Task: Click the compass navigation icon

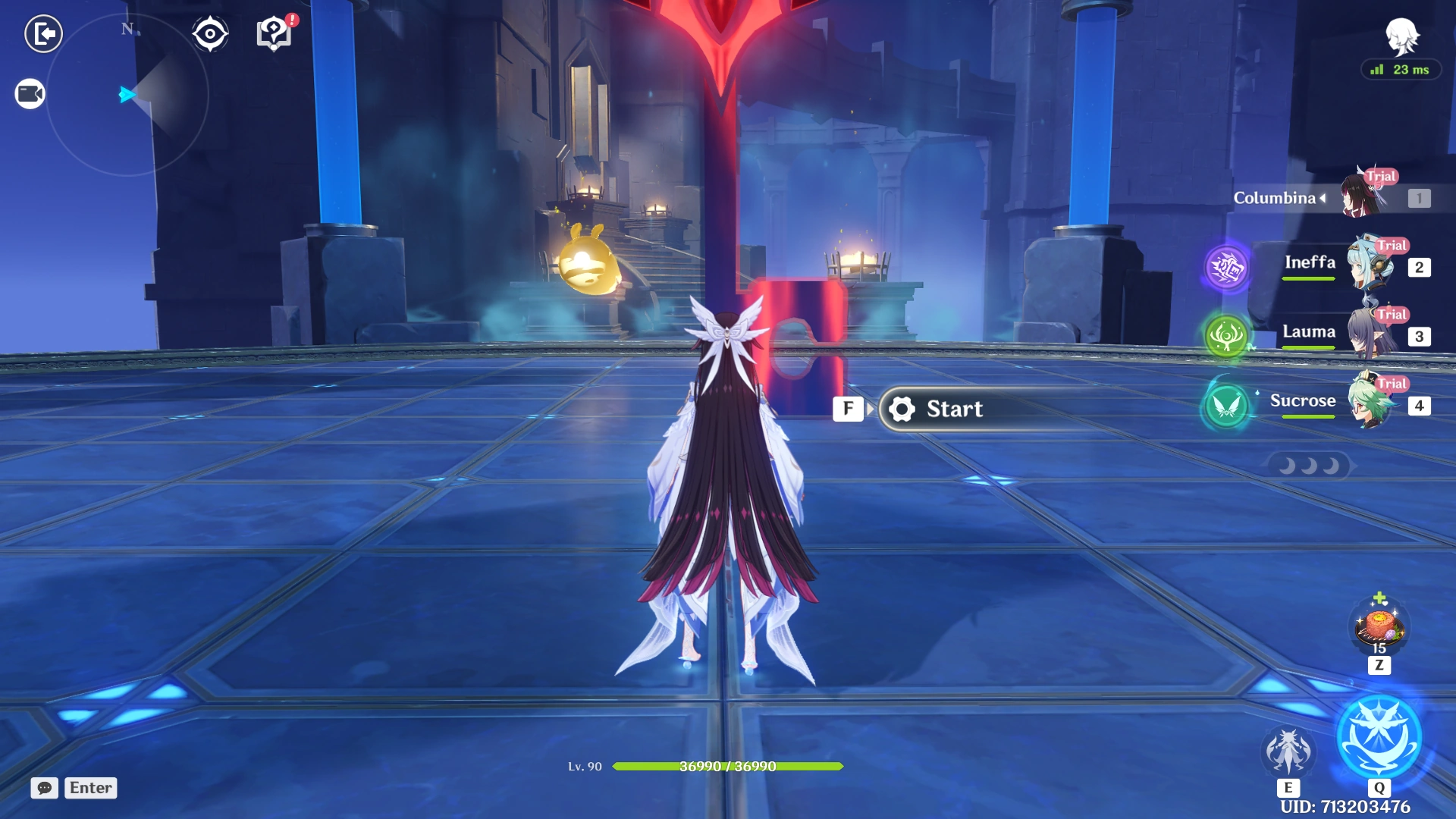Action: (209, 33)
